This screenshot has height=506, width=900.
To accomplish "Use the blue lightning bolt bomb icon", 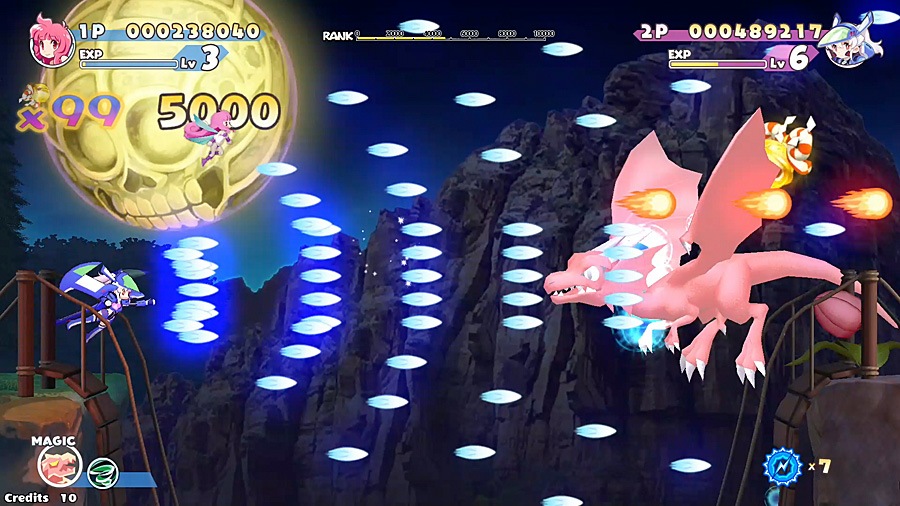I will tap(782, 466).
